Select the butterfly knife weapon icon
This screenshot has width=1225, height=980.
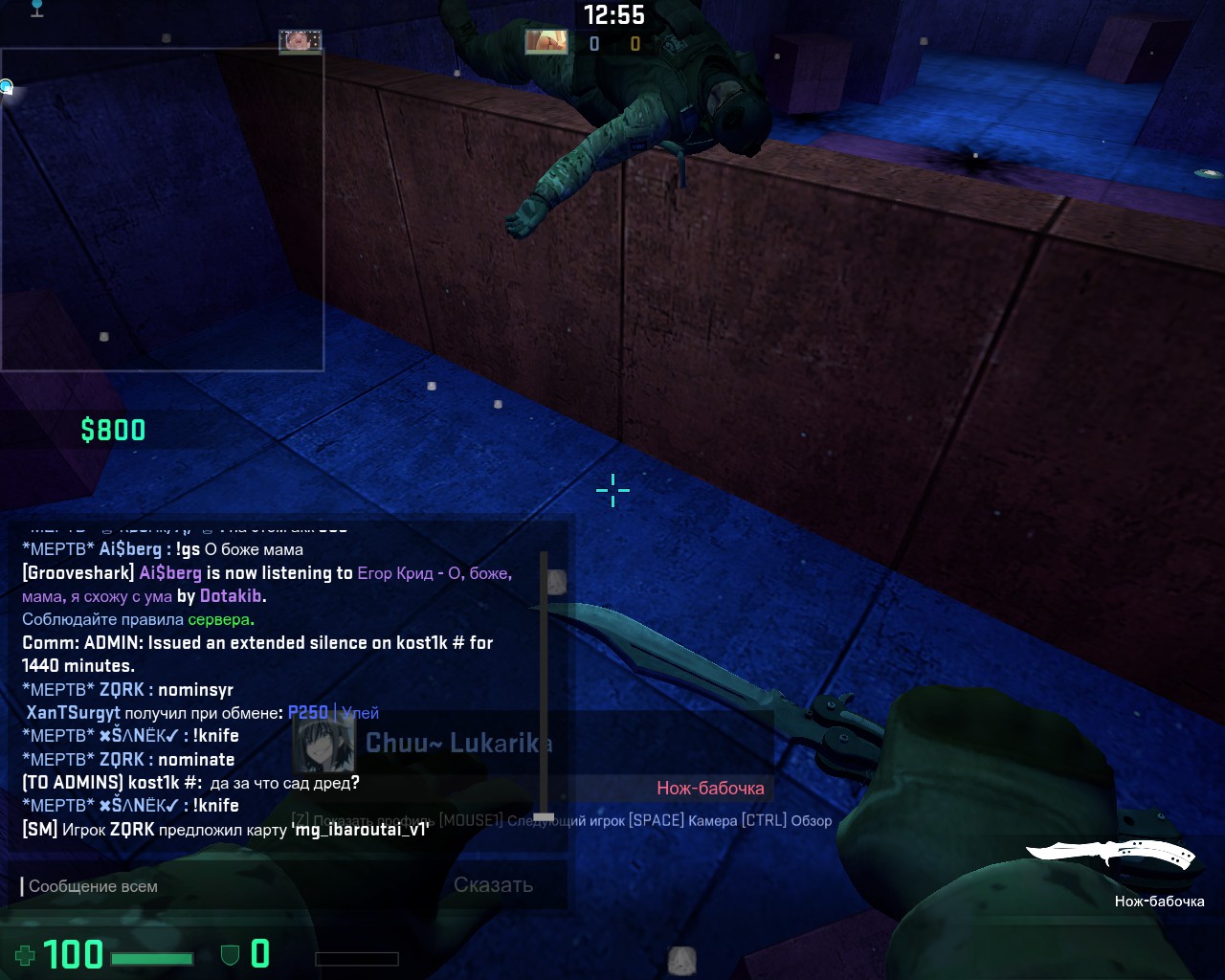(x=1110, y=856)
